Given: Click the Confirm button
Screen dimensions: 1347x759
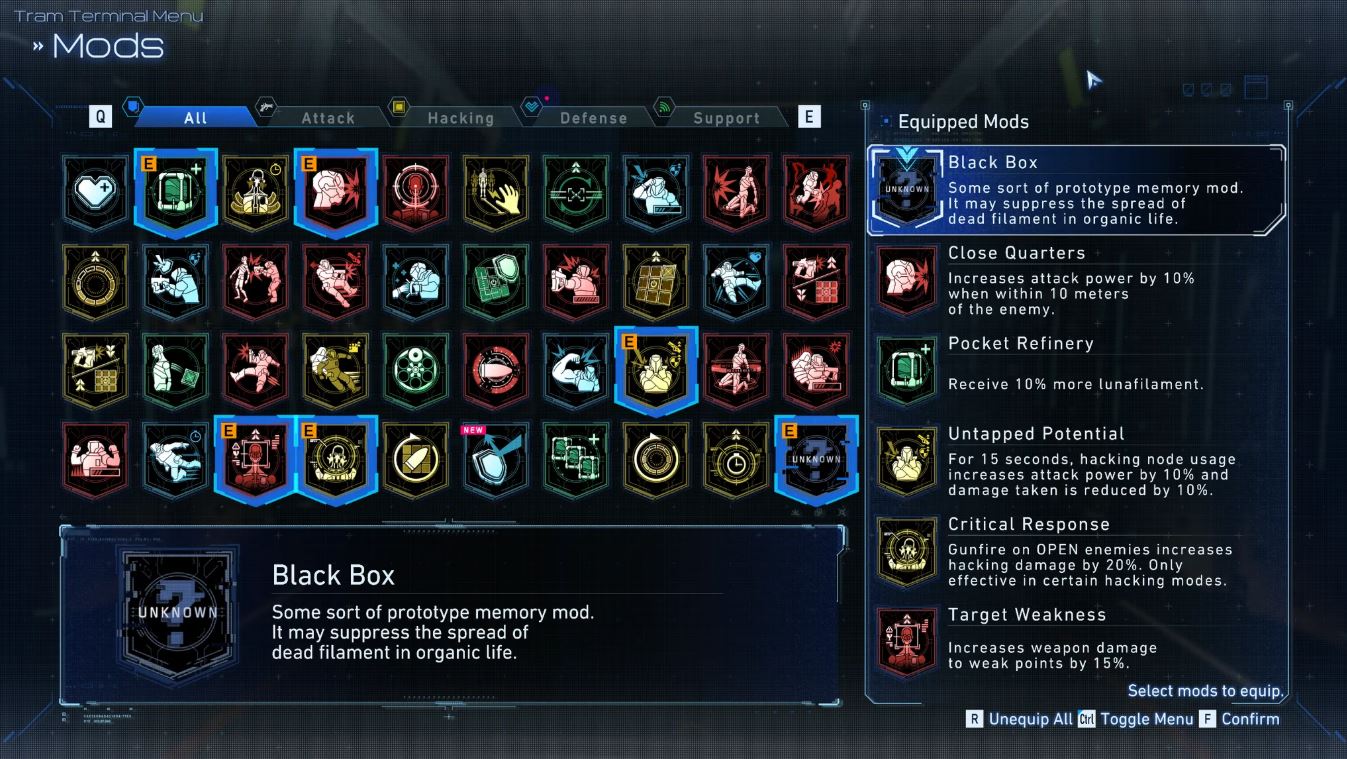Looking at the screenshot, I should tap(1250, 718).
